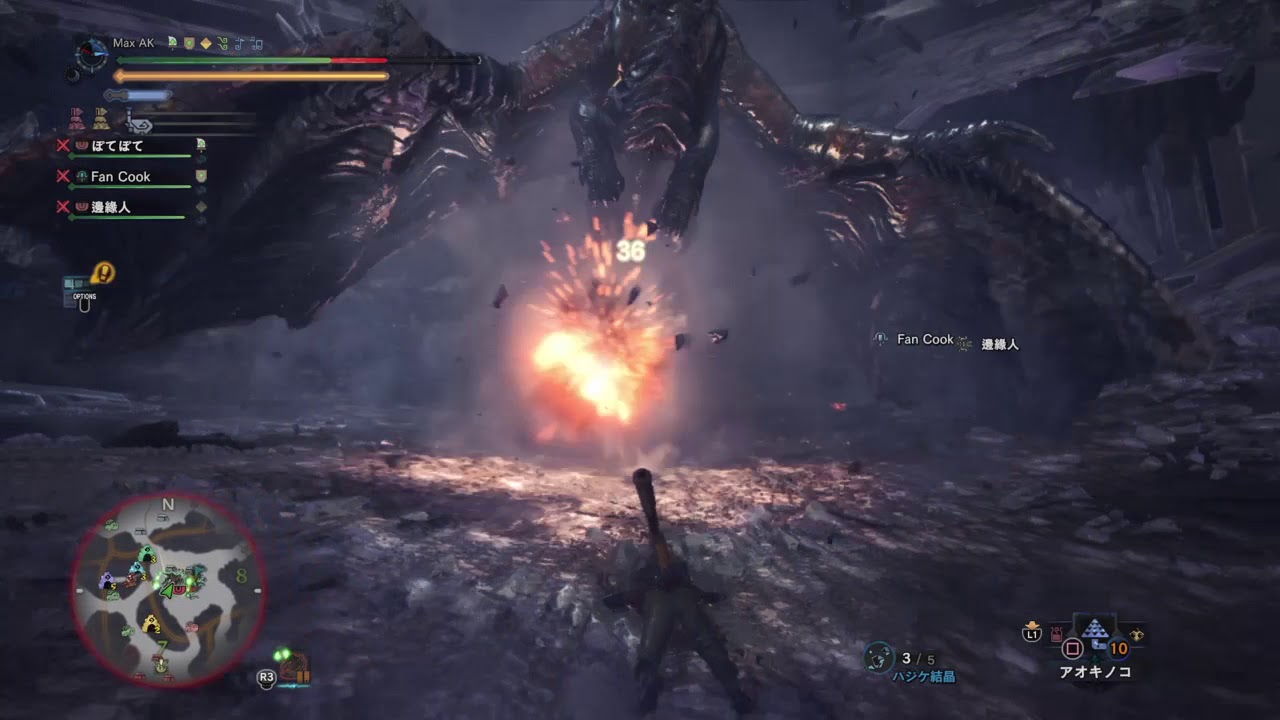The image size is (1280, 720).
Task: Select the weapon sharpness gauge icon
Action: pyautogui.click(x=138, y=95)
